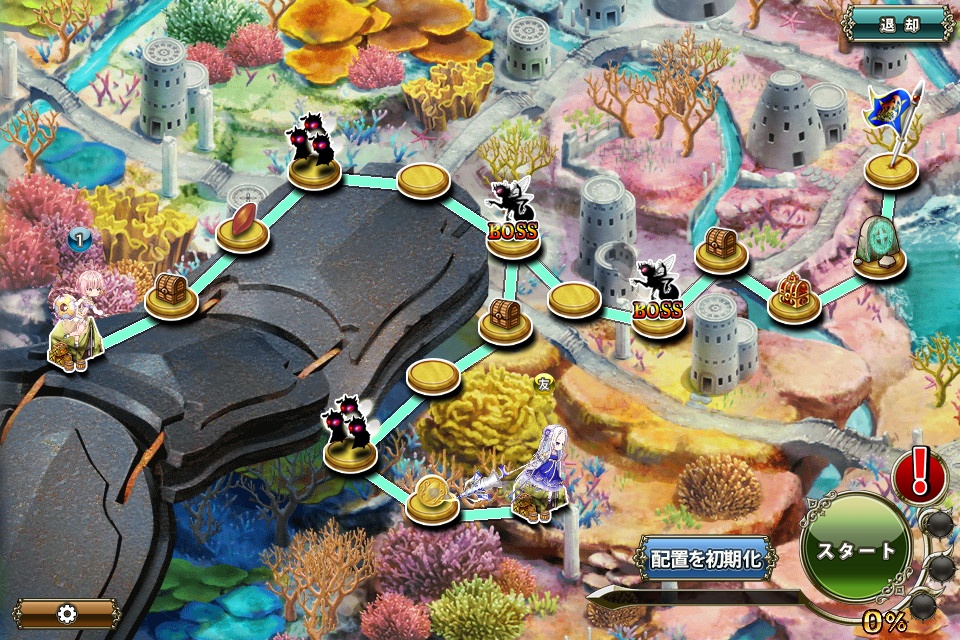This screenshot has height=640, width=960.
Task: Open the gear settings button
Action: [67, 613]
